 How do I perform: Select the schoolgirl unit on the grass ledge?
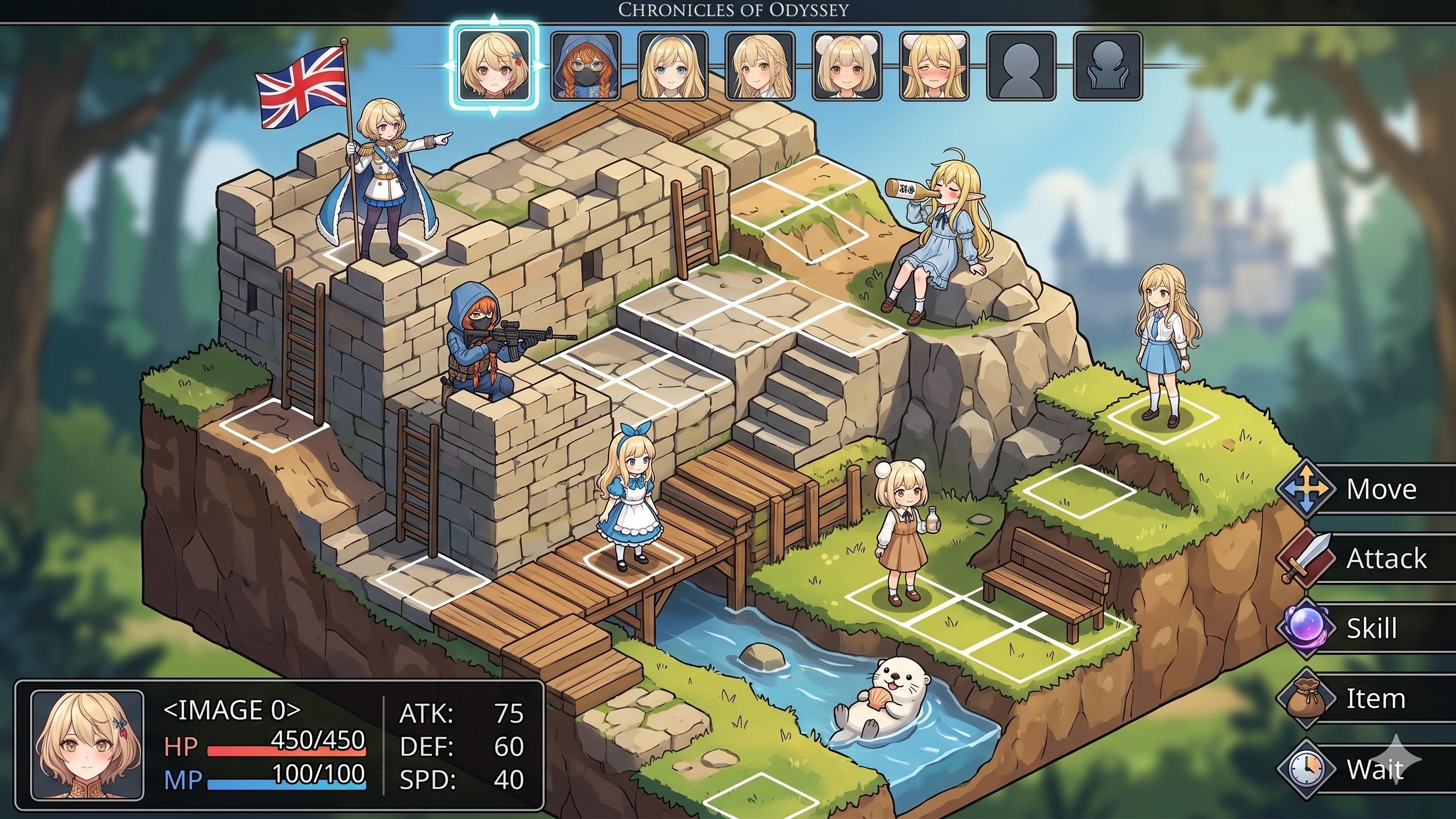1163,345
